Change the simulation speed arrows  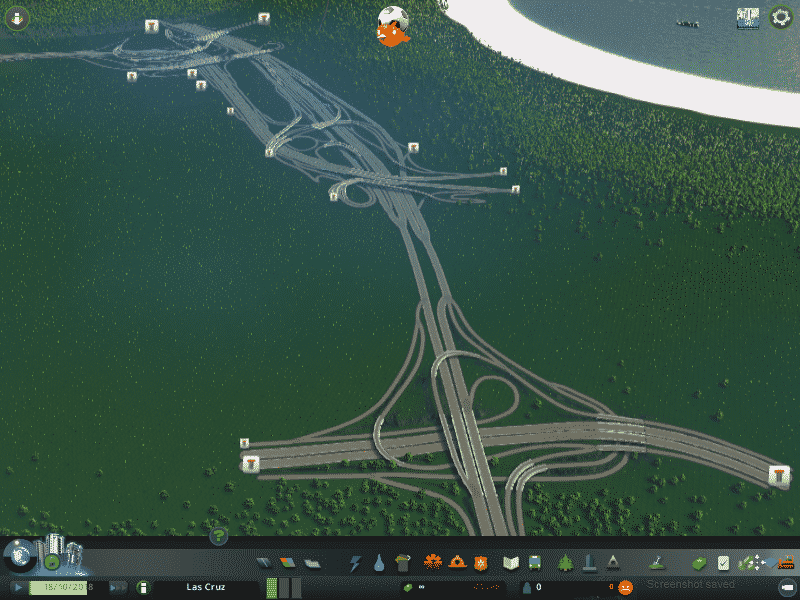coord(117,587)
